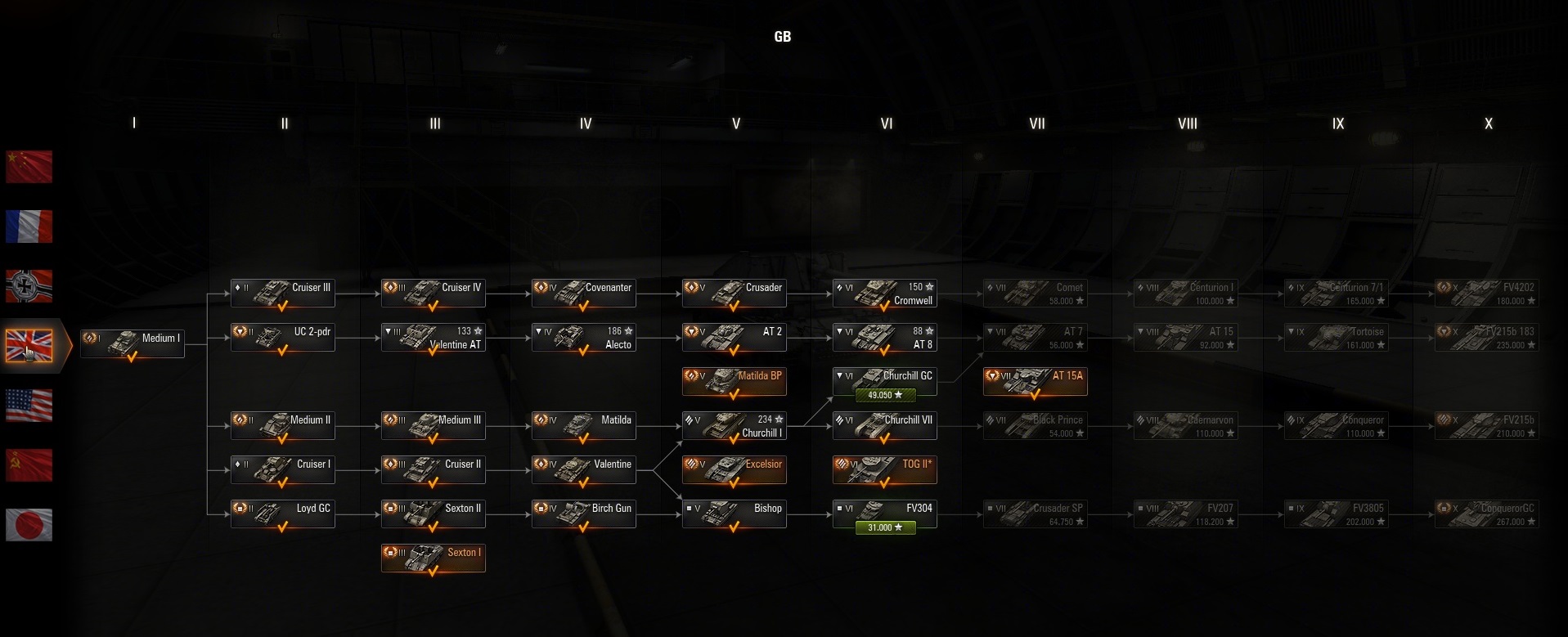Open the Germany nation tab
Image resolution: width=1568 pixels, height=637 pixels.
point(29,286)
